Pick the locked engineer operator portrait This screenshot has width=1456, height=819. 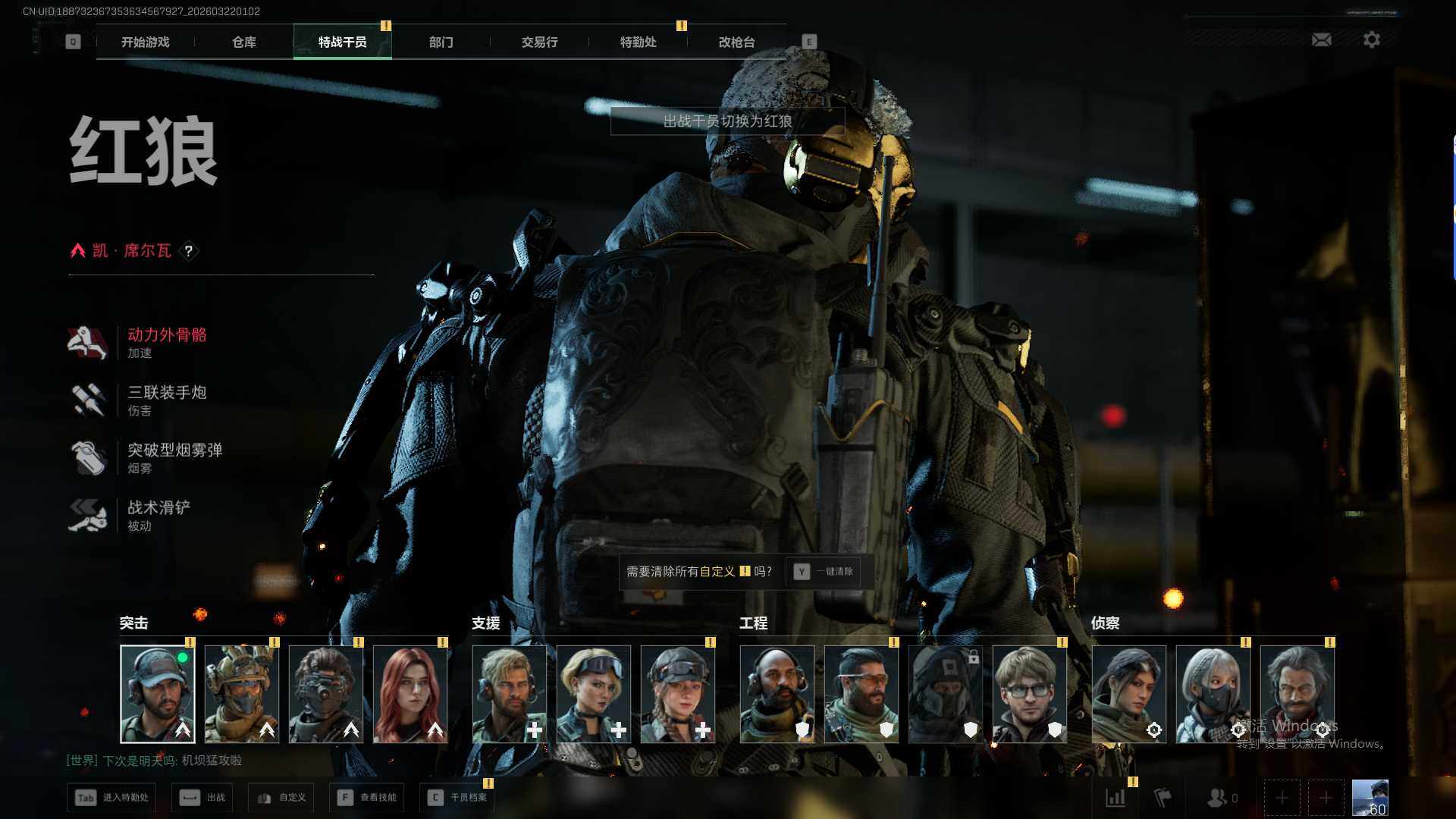[945, 694]
